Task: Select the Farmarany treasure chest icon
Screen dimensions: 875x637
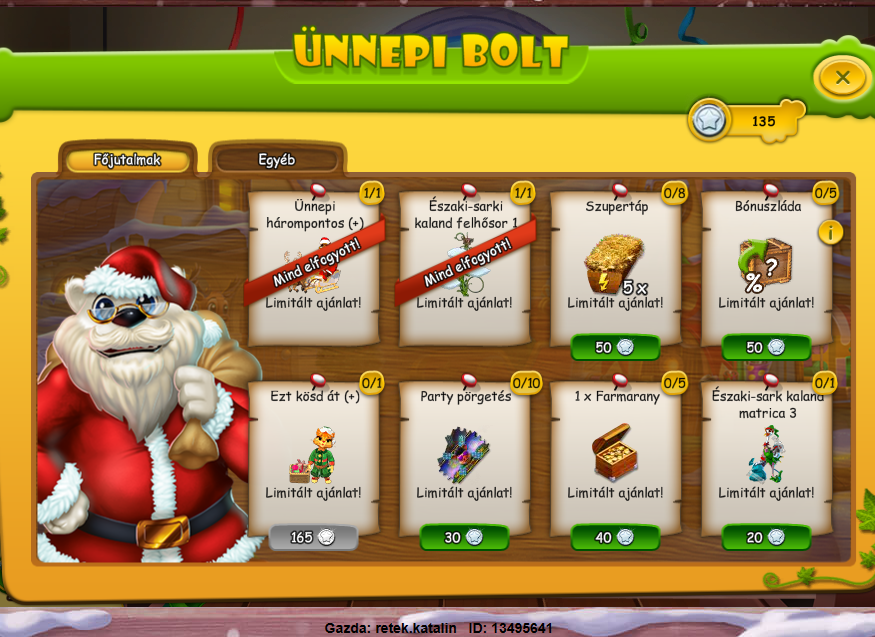Action: 614,453
